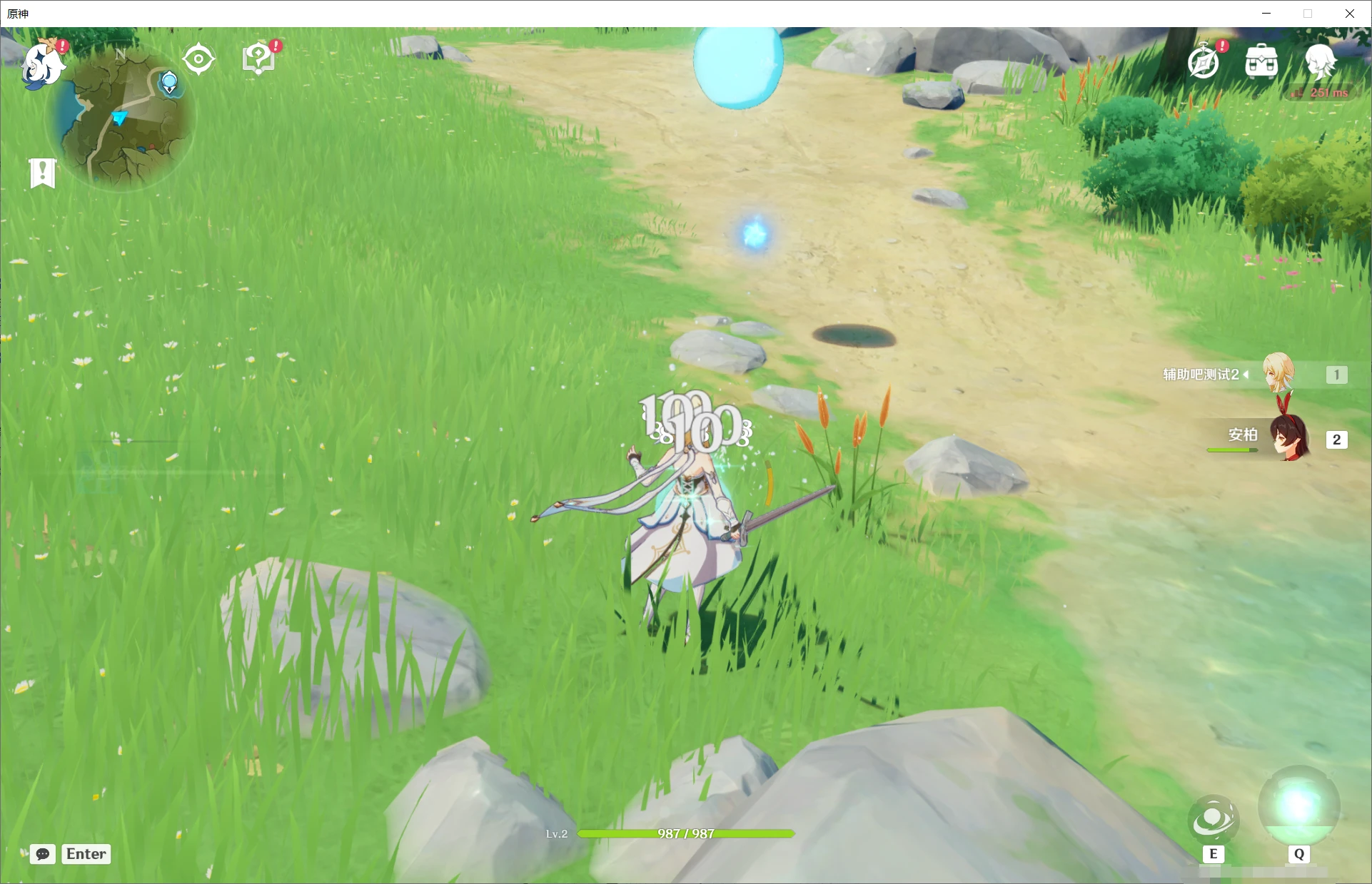Viewport: 1372px width, 884px height.
Task: Click the Enter chat button
Action: click(x=86, y=854)
